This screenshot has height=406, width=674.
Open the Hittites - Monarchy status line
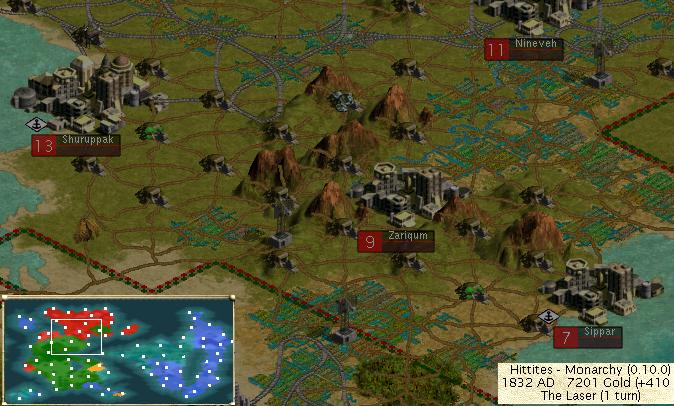click(x=586, y=370)
